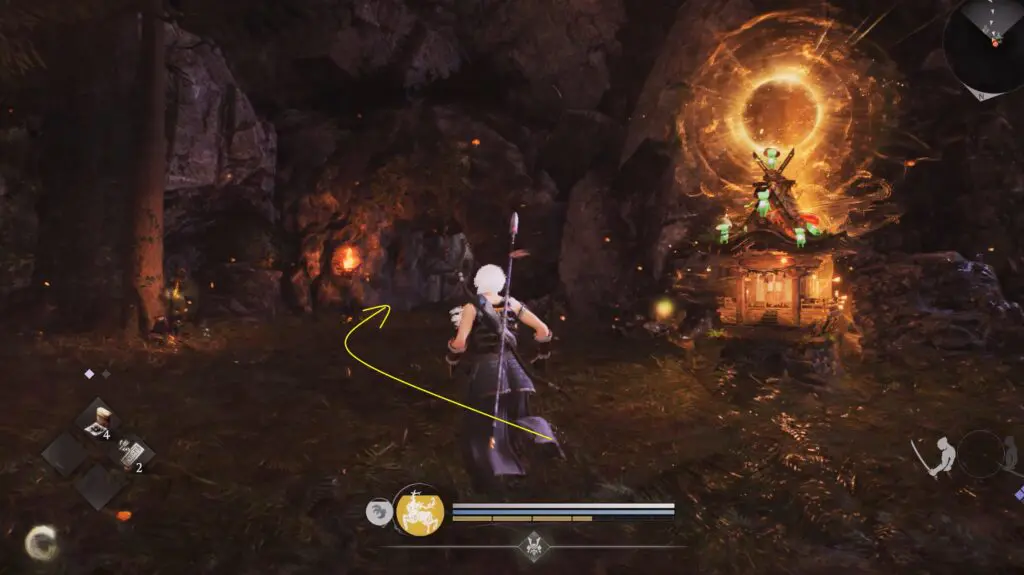Activate the golden deer guardian spirit icon
Screen dimensions: 1024x575
coord(419,511)
